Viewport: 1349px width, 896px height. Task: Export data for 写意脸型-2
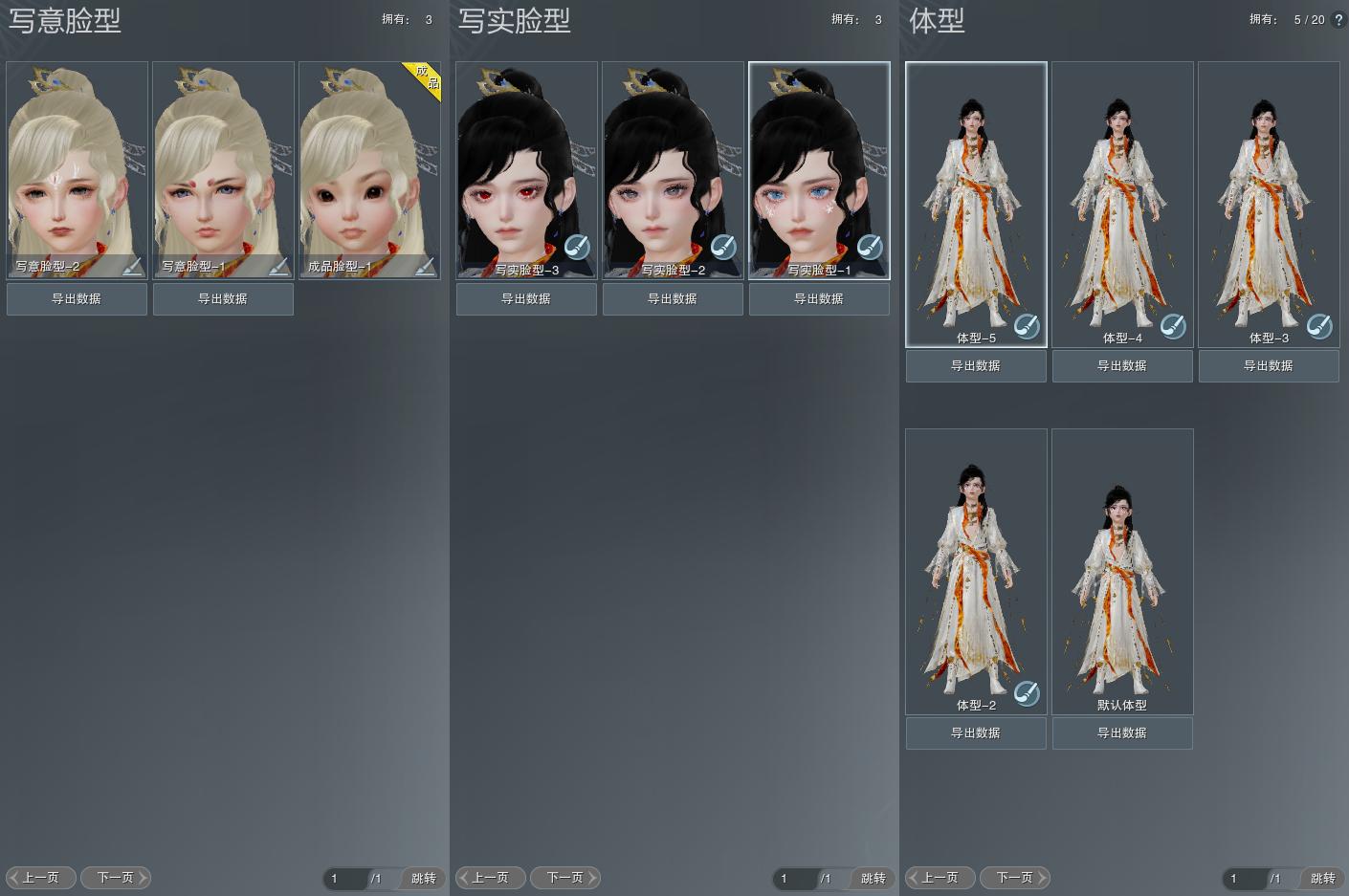(77, 299)
